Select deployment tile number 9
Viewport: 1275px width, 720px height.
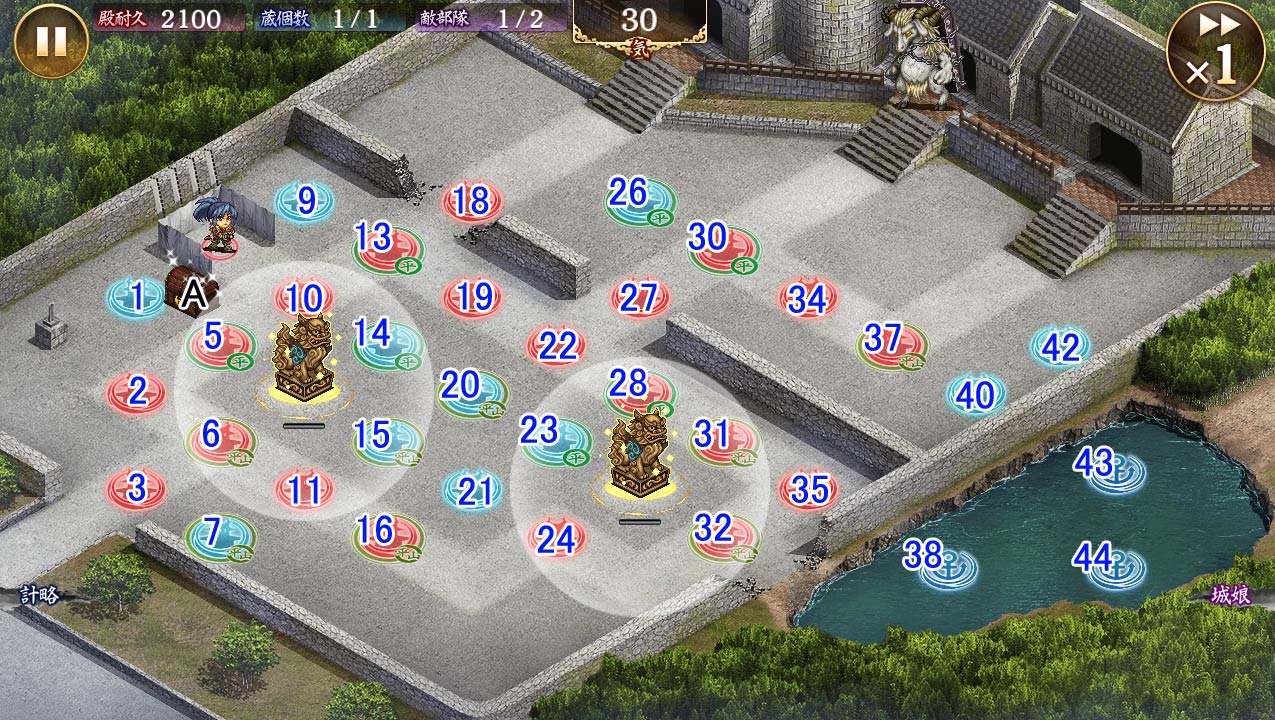(x=305, y=201)
